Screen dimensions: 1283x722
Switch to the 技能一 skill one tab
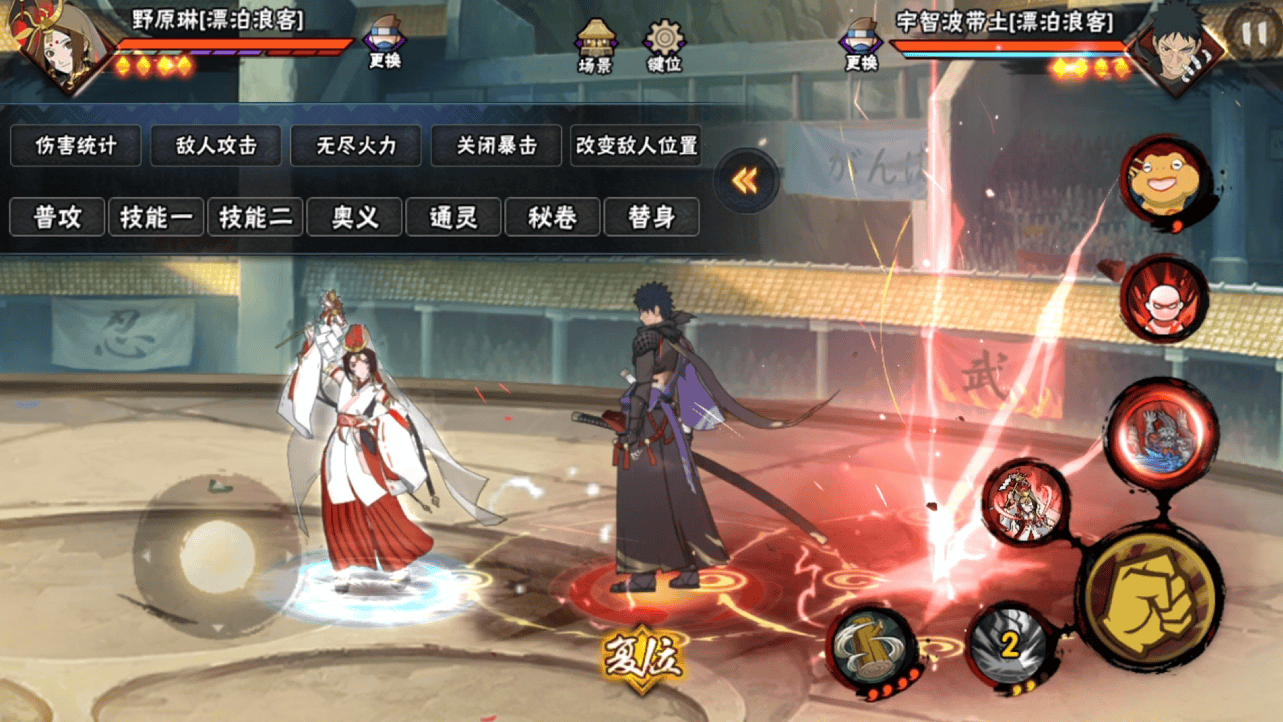click(156, 217)
